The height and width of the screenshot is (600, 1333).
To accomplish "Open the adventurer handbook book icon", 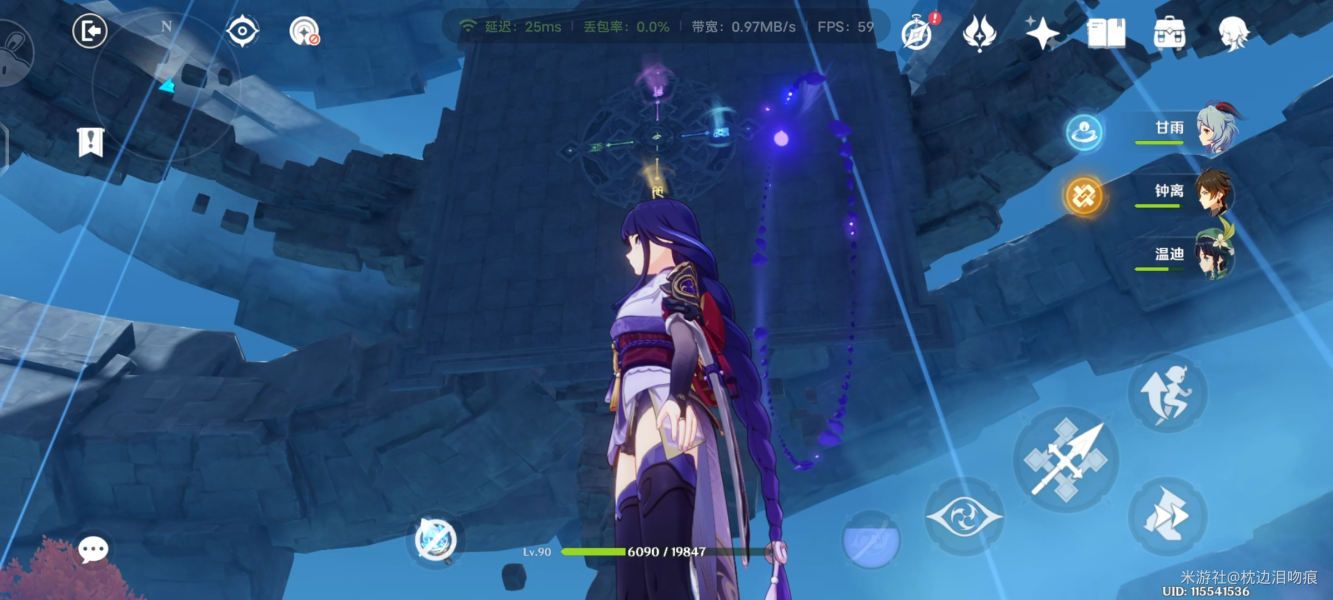I will pos(1106,33).
